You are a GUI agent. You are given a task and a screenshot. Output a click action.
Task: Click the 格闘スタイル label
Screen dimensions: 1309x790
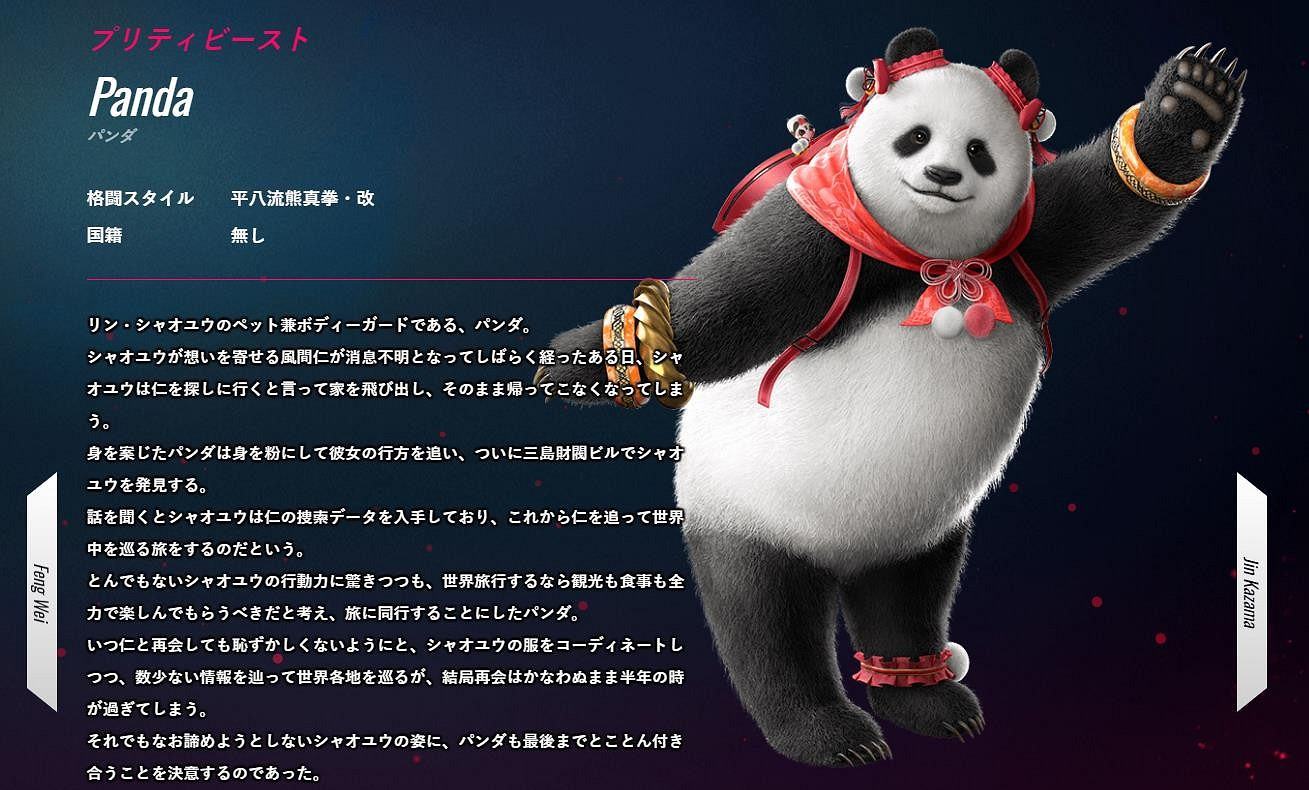139,198
